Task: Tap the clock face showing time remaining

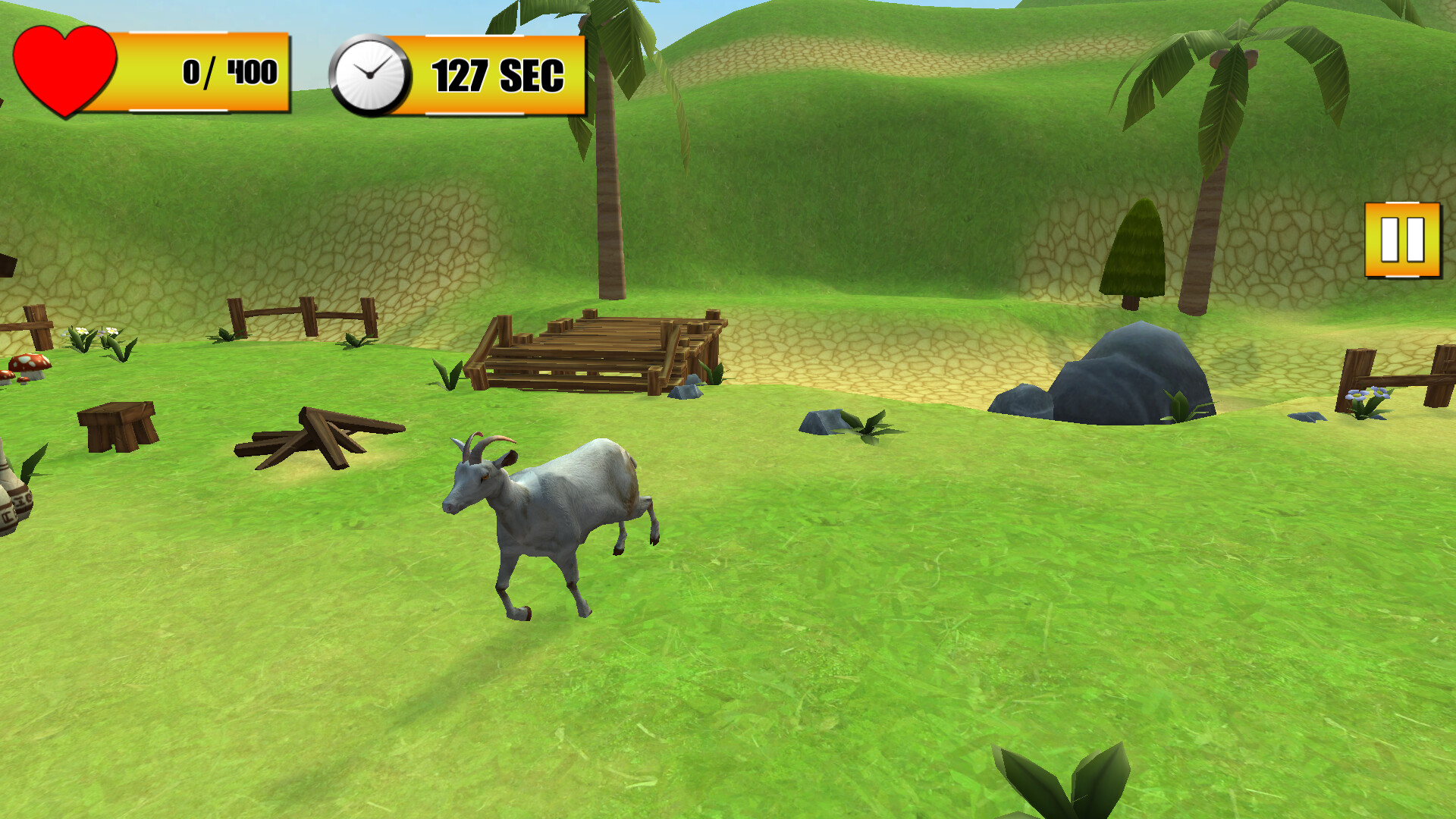Action: tap(370, 74)
